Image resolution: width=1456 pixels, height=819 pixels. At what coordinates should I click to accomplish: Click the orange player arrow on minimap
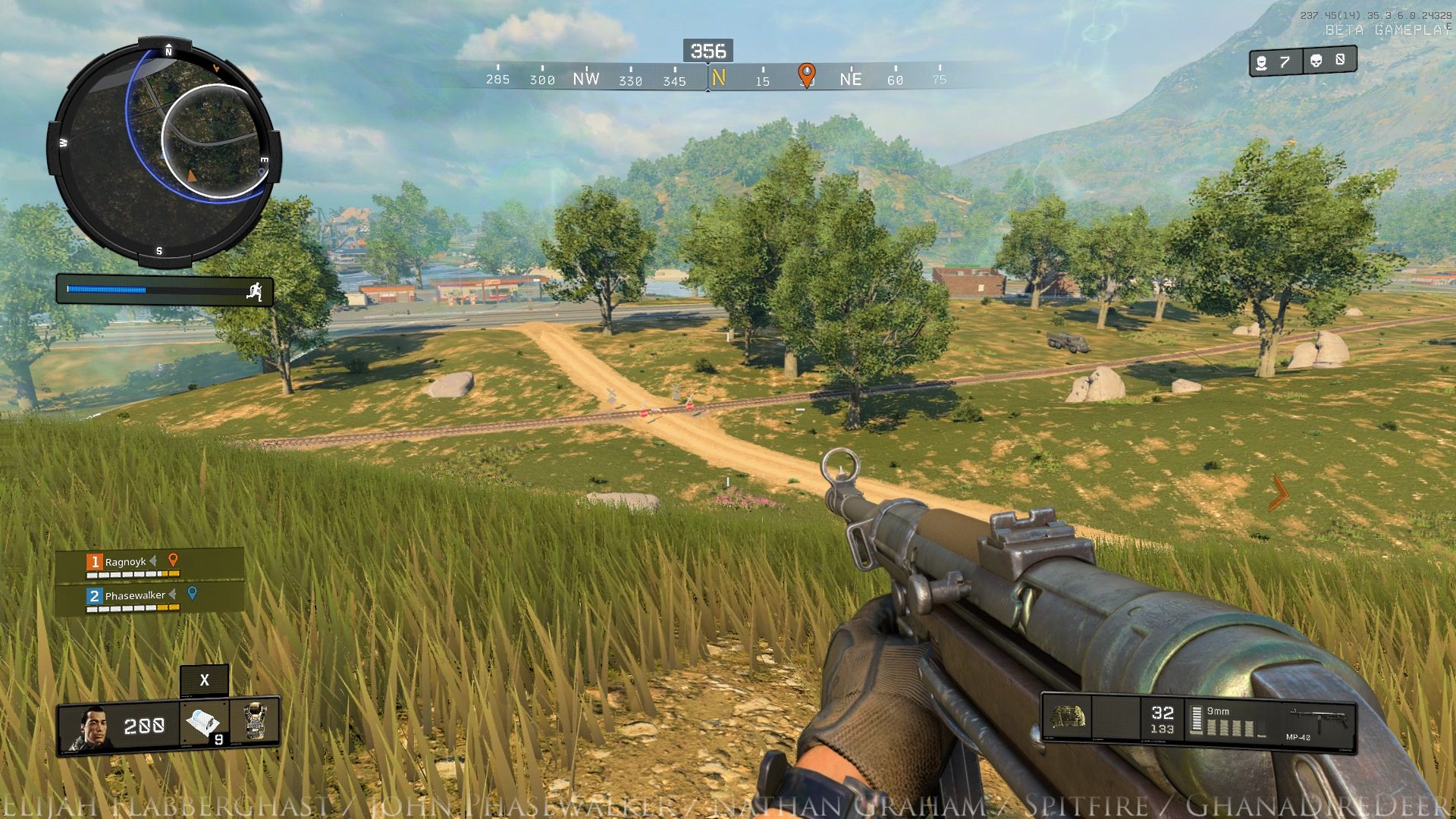(x=192, y=176)
